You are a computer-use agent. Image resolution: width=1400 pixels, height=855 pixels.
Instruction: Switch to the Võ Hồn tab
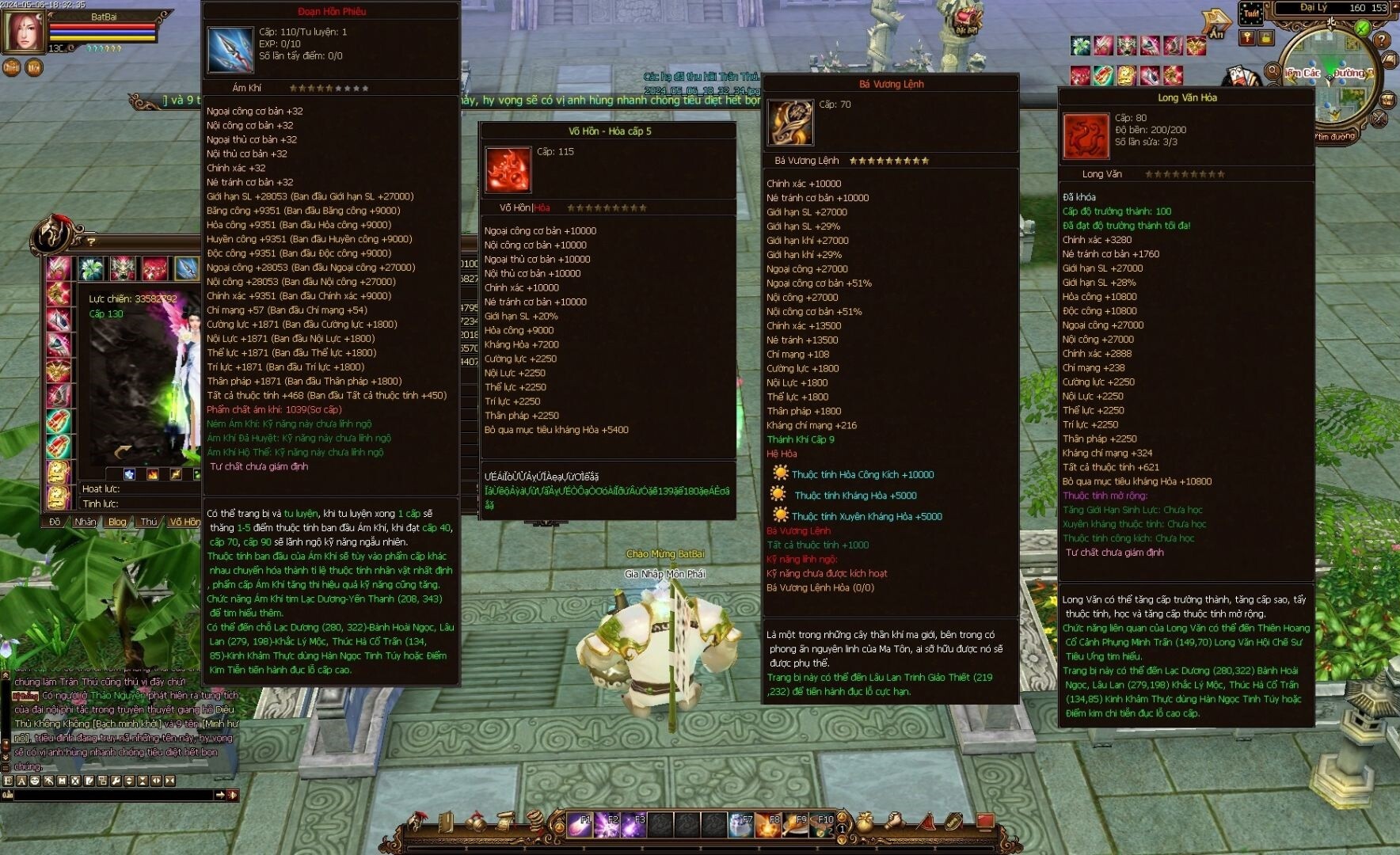185,522
